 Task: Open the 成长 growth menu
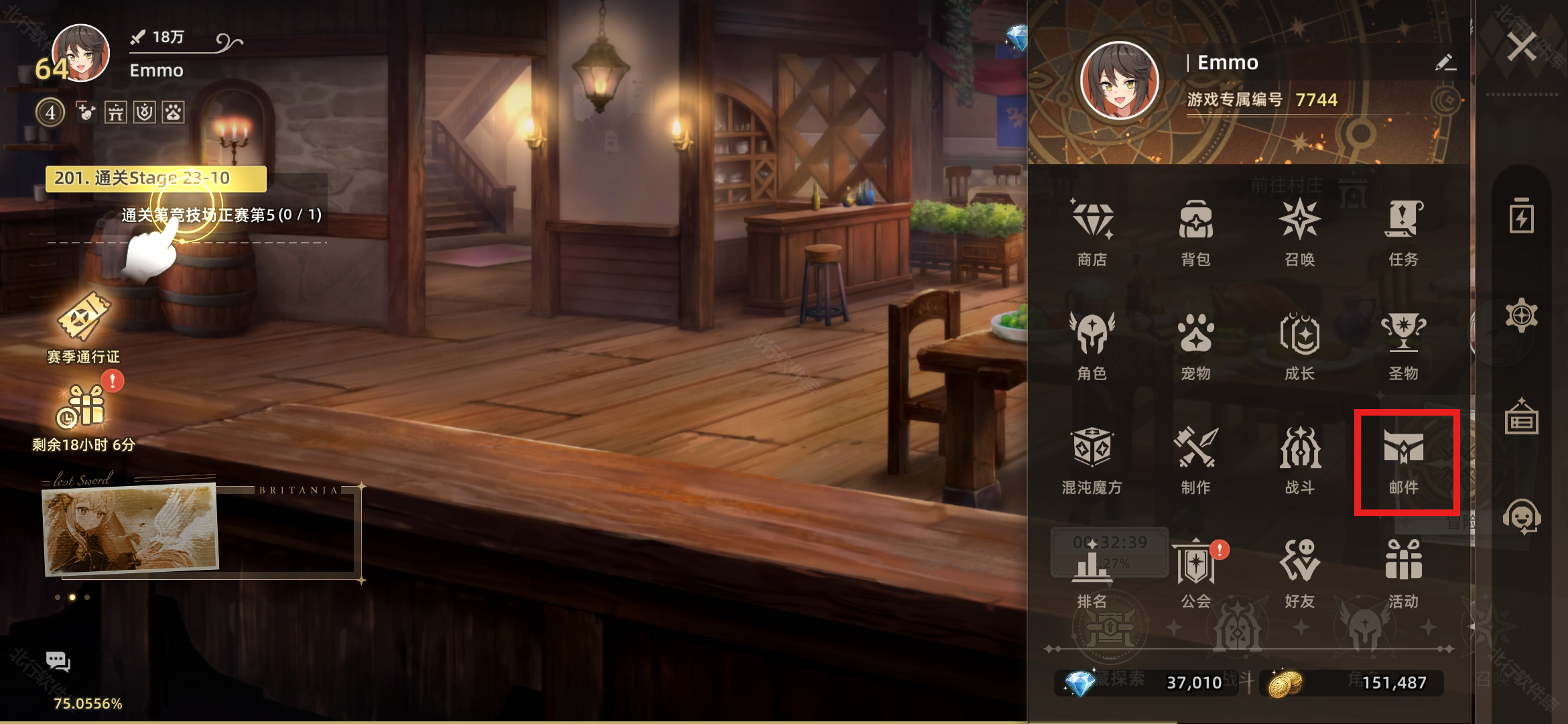(1300, 345)
